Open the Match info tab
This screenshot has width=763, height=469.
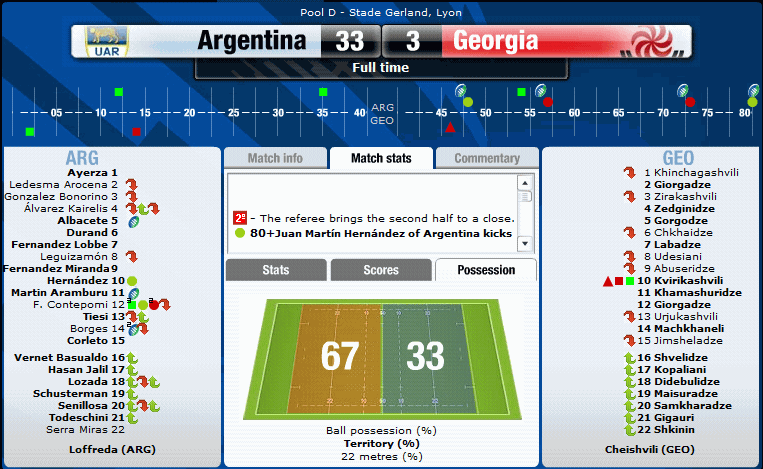pos(274,158)
